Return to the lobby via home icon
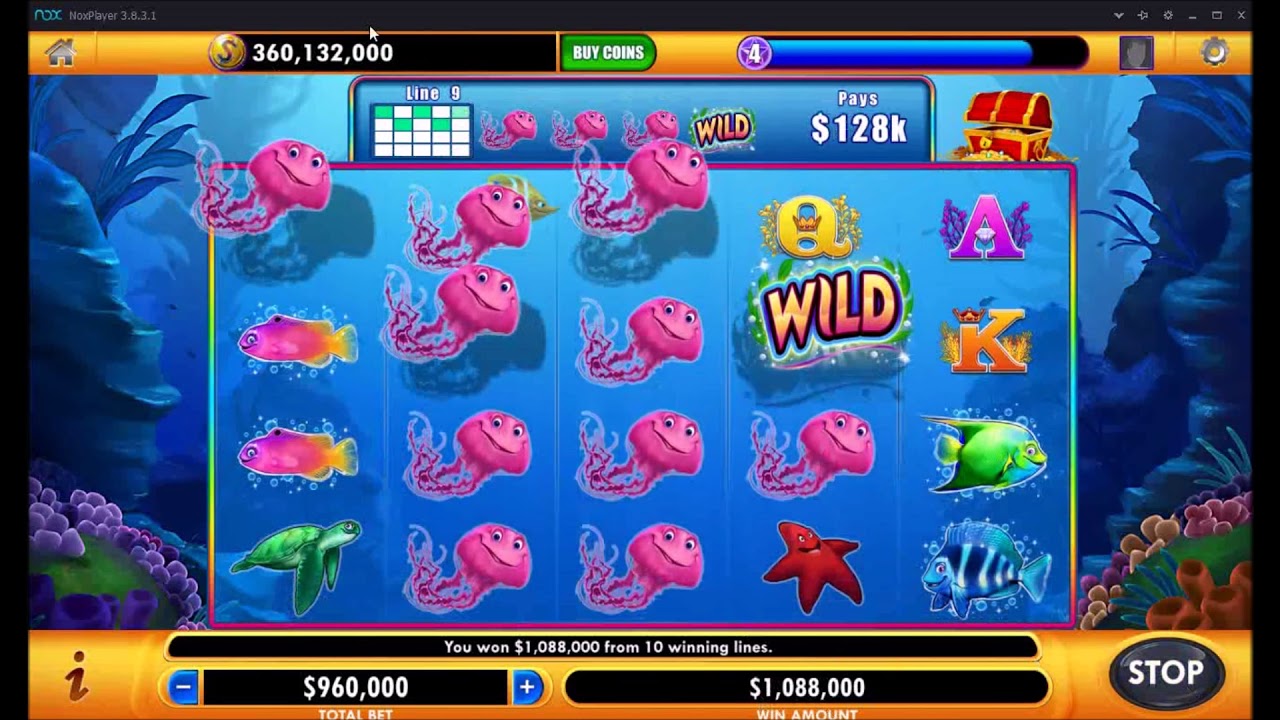The width and height of the screenshot is (1280, 720). tap(60, 53)
